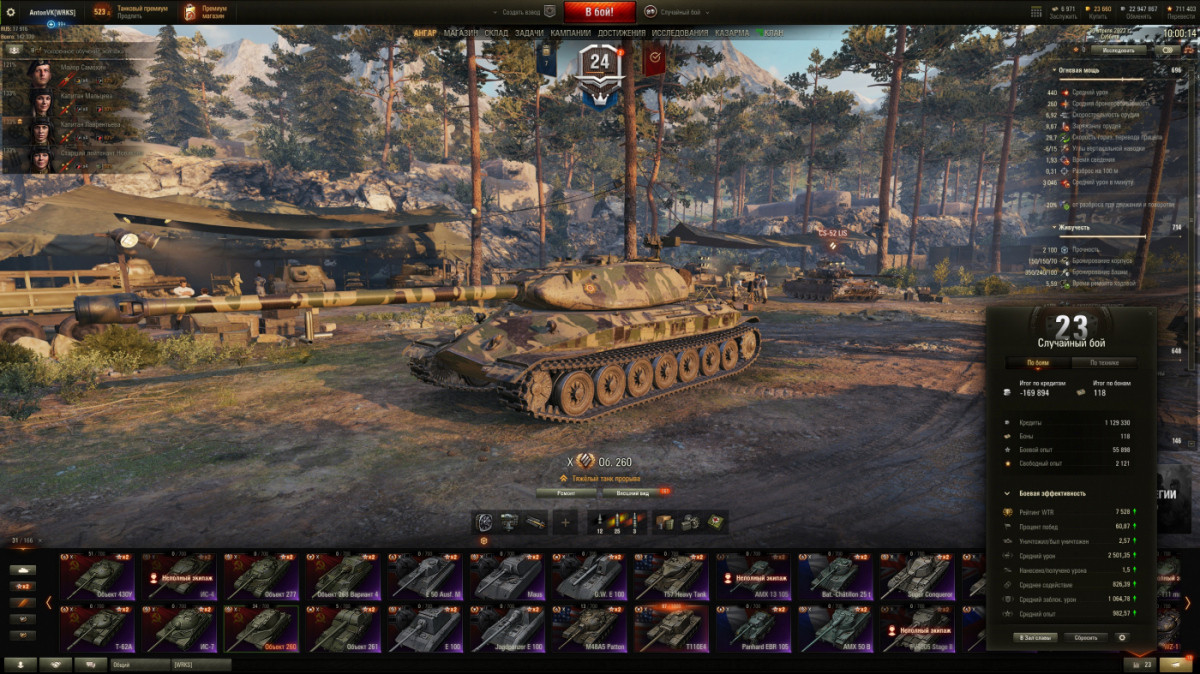Go to the «Задачи» section

pyautogui.click(x=530, y=33)
